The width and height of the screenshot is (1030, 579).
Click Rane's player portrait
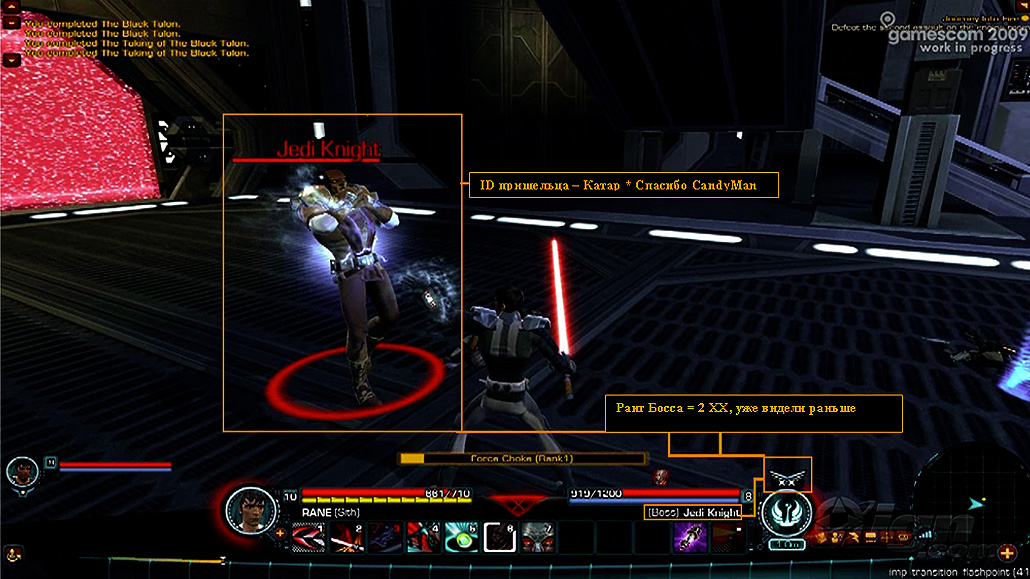click(x=250, y=511)
